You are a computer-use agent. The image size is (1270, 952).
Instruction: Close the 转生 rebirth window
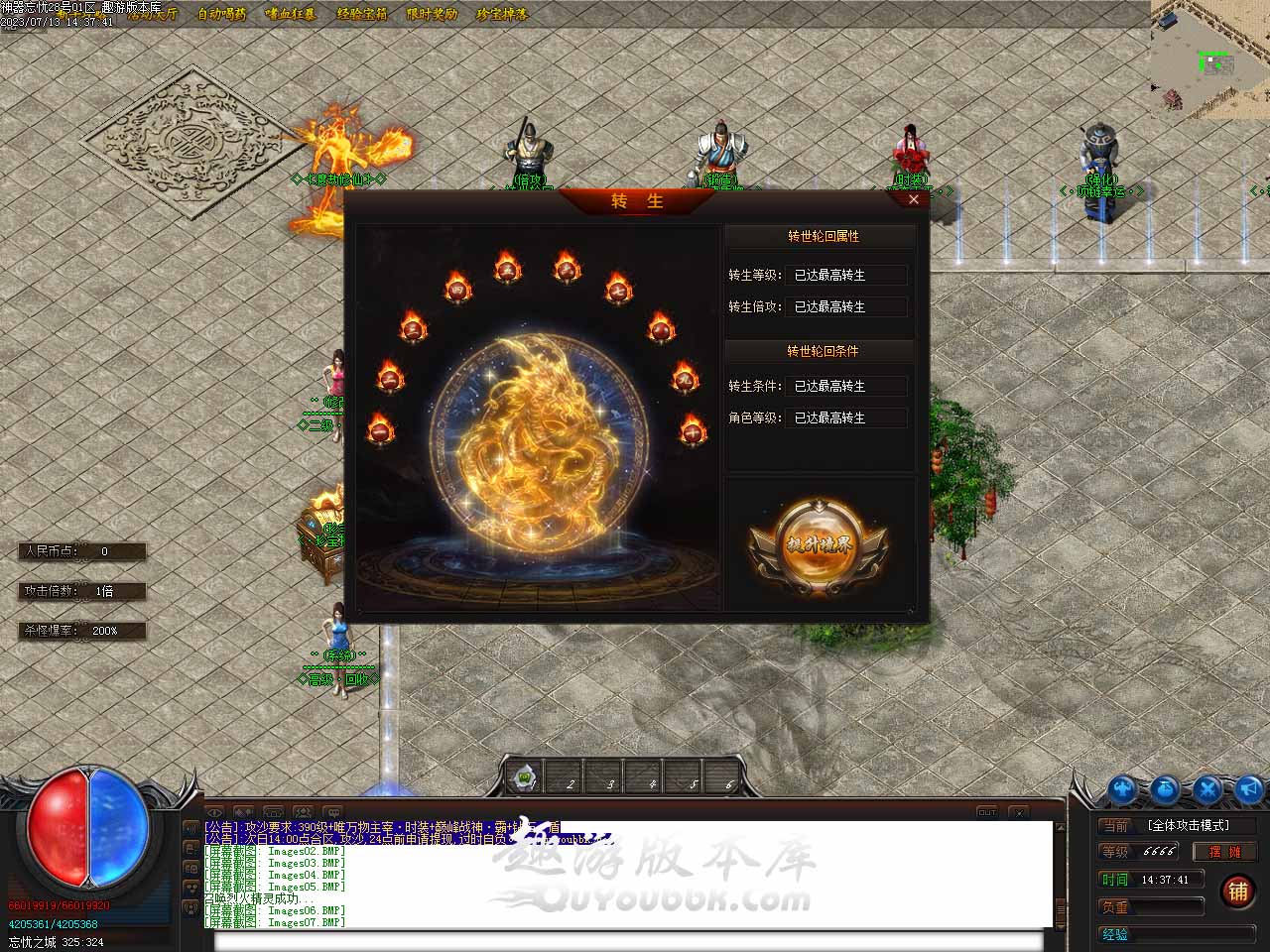coord(913,199)
